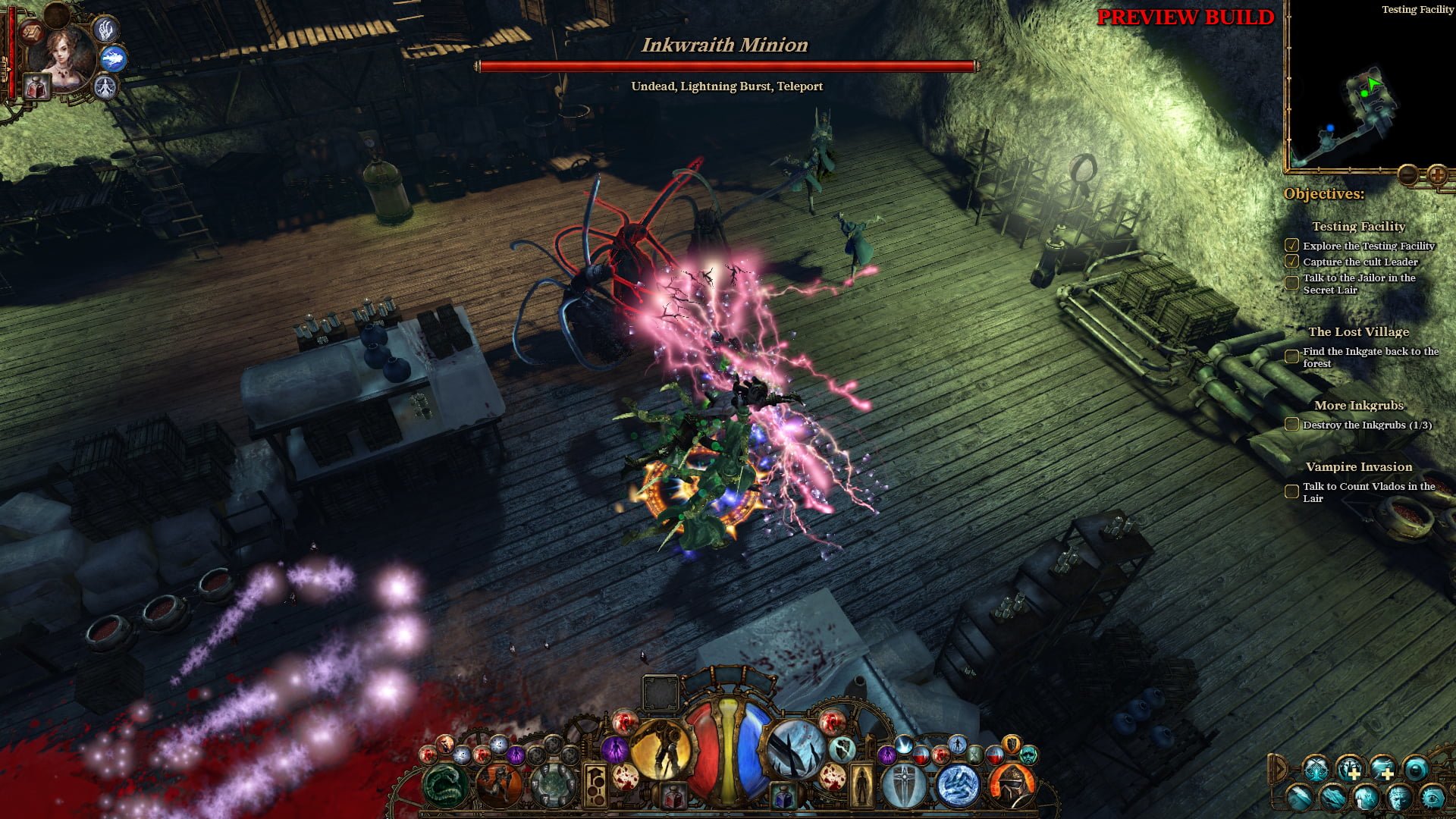
Task: Check the Find the Inkgate objective box
Action: (1291, 353)
